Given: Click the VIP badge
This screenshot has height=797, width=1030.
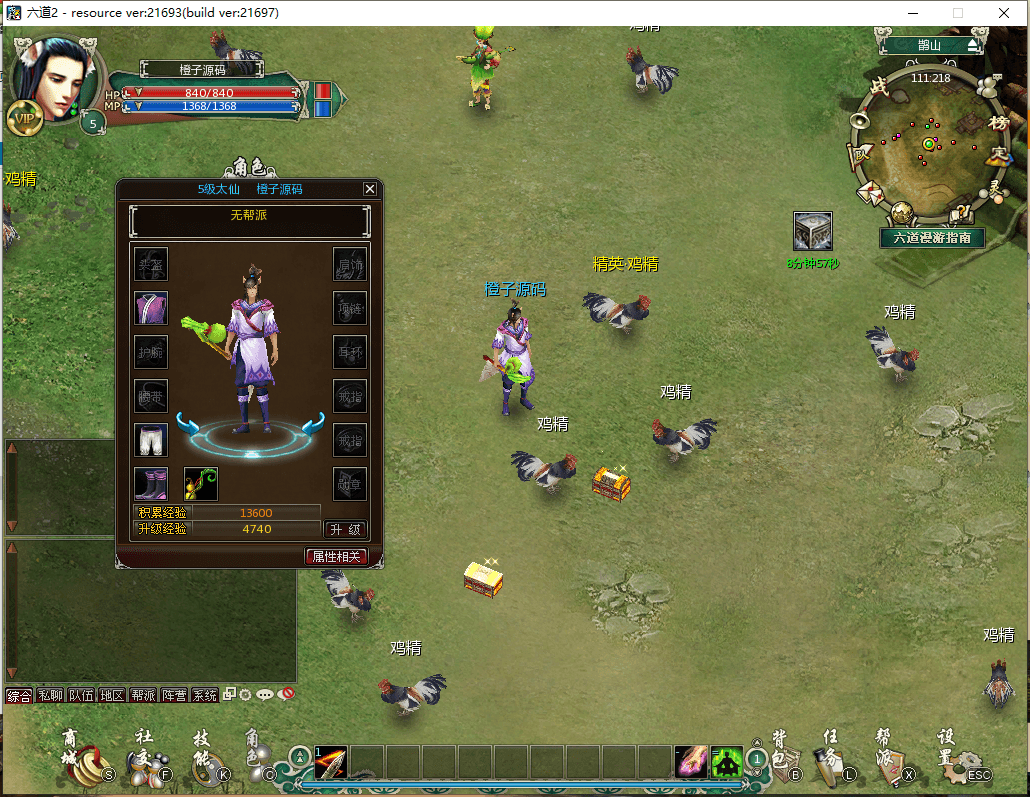Looking at the screenshot, I should (x=24, y=118).
